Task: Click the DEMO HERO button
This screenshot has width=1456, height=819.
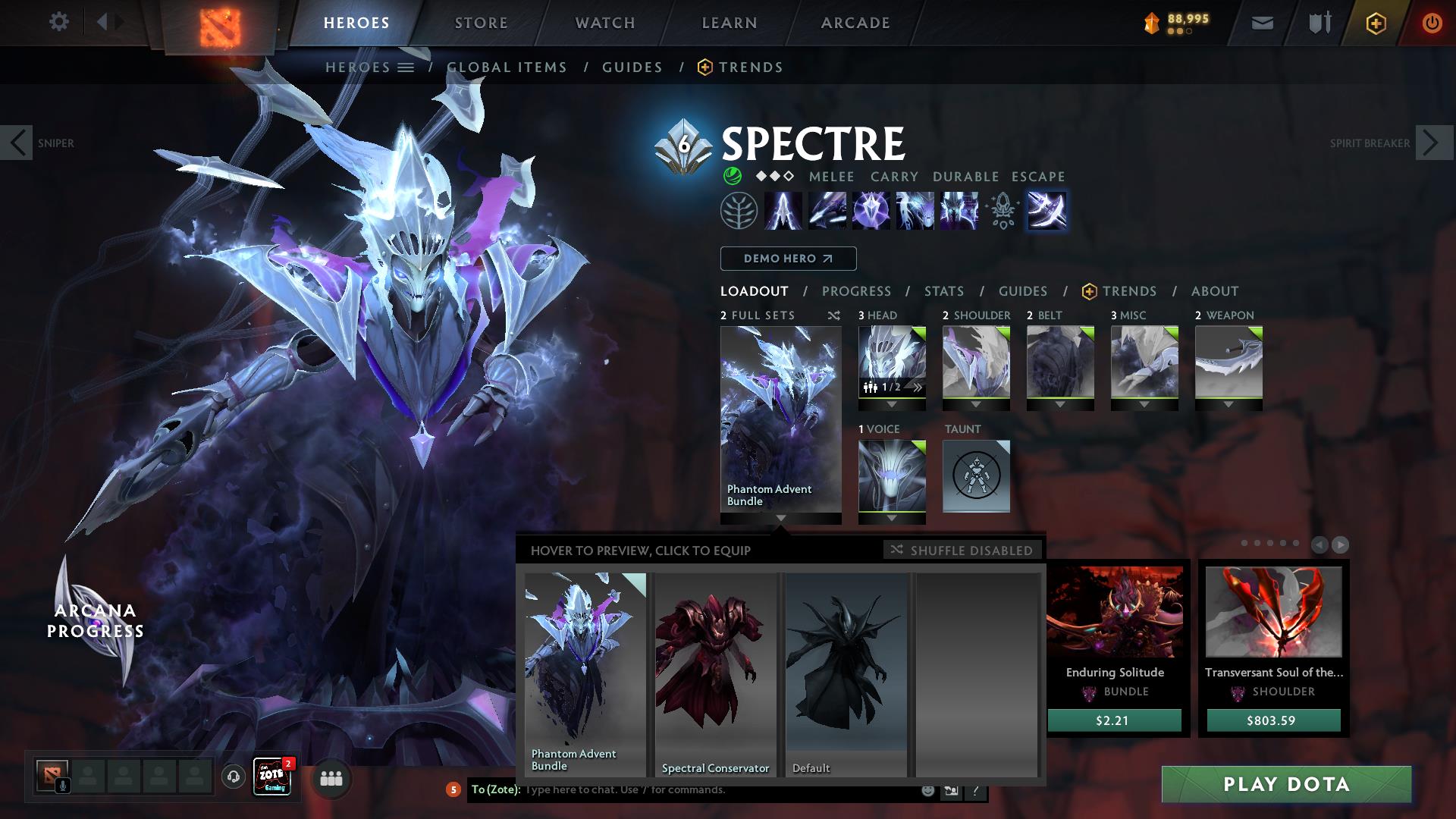Action: tap(787, 259)
